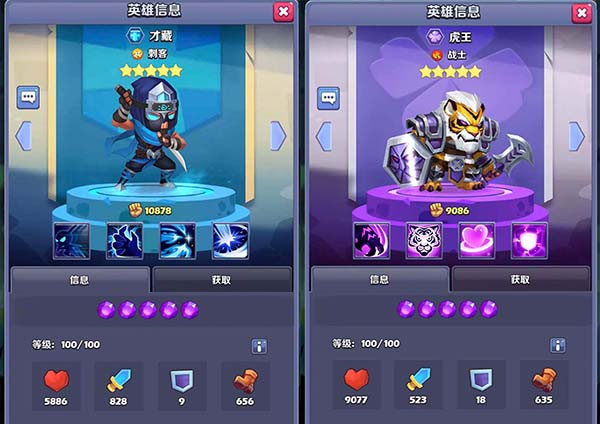Open the 信息 tab on 才藏's panel
The image size is (600, 424).
click(x=80, y=280)
